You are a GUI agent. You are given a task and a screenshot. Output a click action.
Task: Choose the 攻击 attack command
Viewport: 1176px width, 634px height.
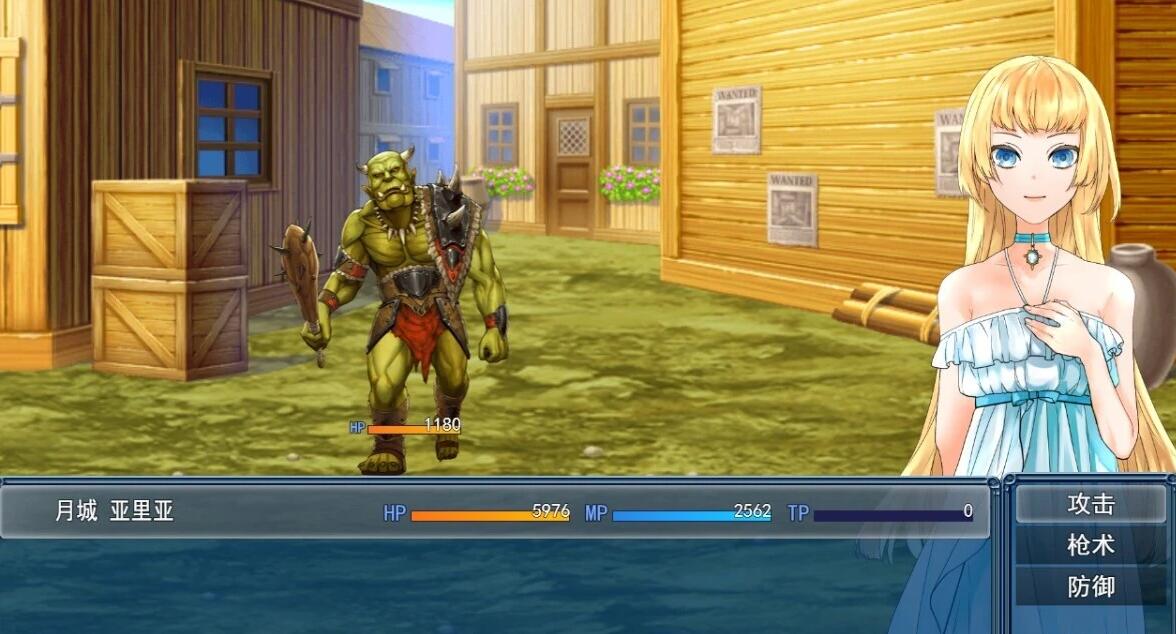pyautogui.click(x=1090, y=504)
